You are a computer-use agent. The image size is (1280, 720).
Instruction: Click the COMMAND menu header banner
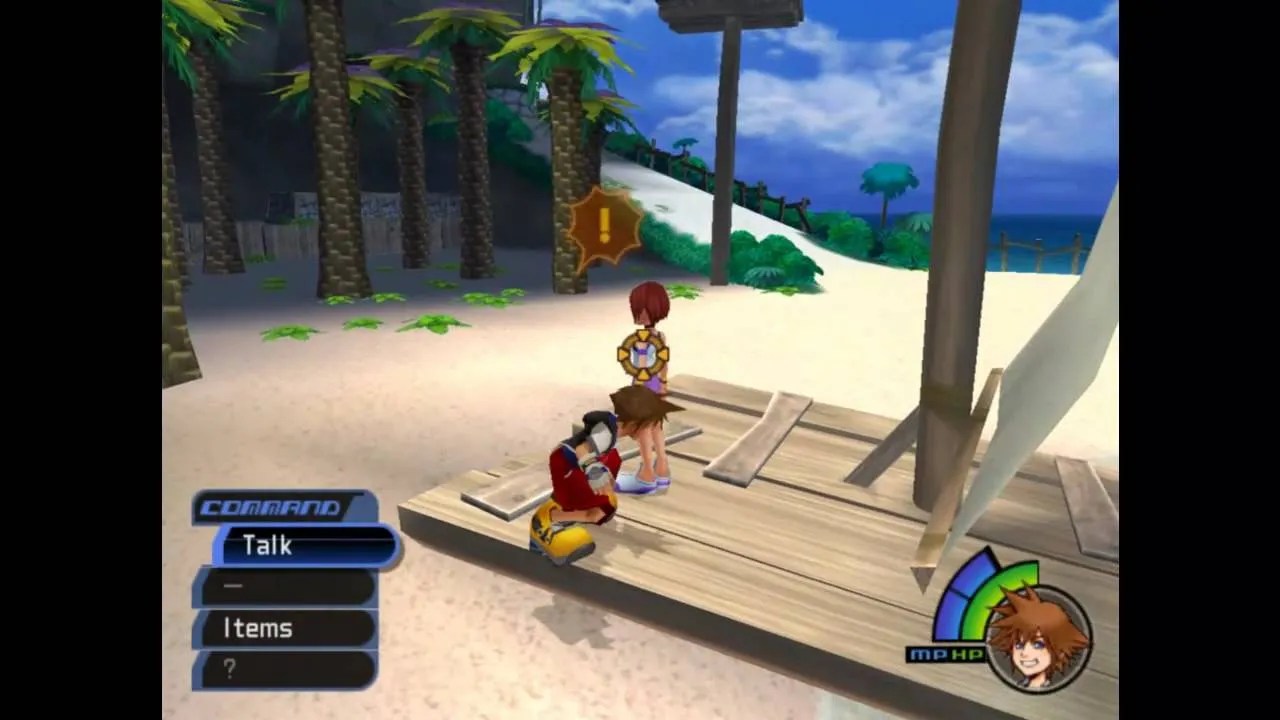point(270,508)
